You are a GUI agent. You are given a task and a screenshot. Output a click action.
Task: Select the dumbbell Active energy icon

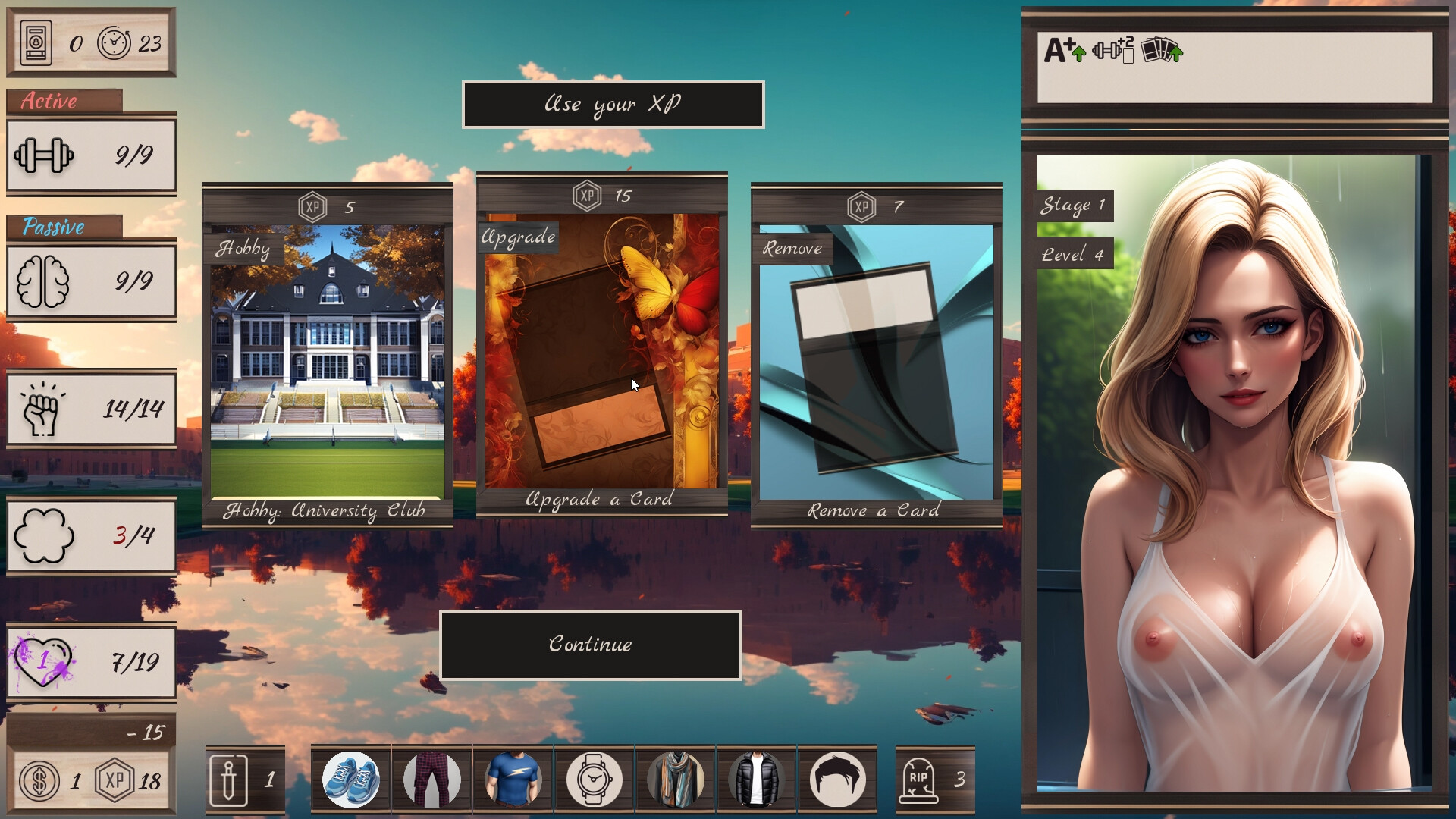(x=45, y=155)
